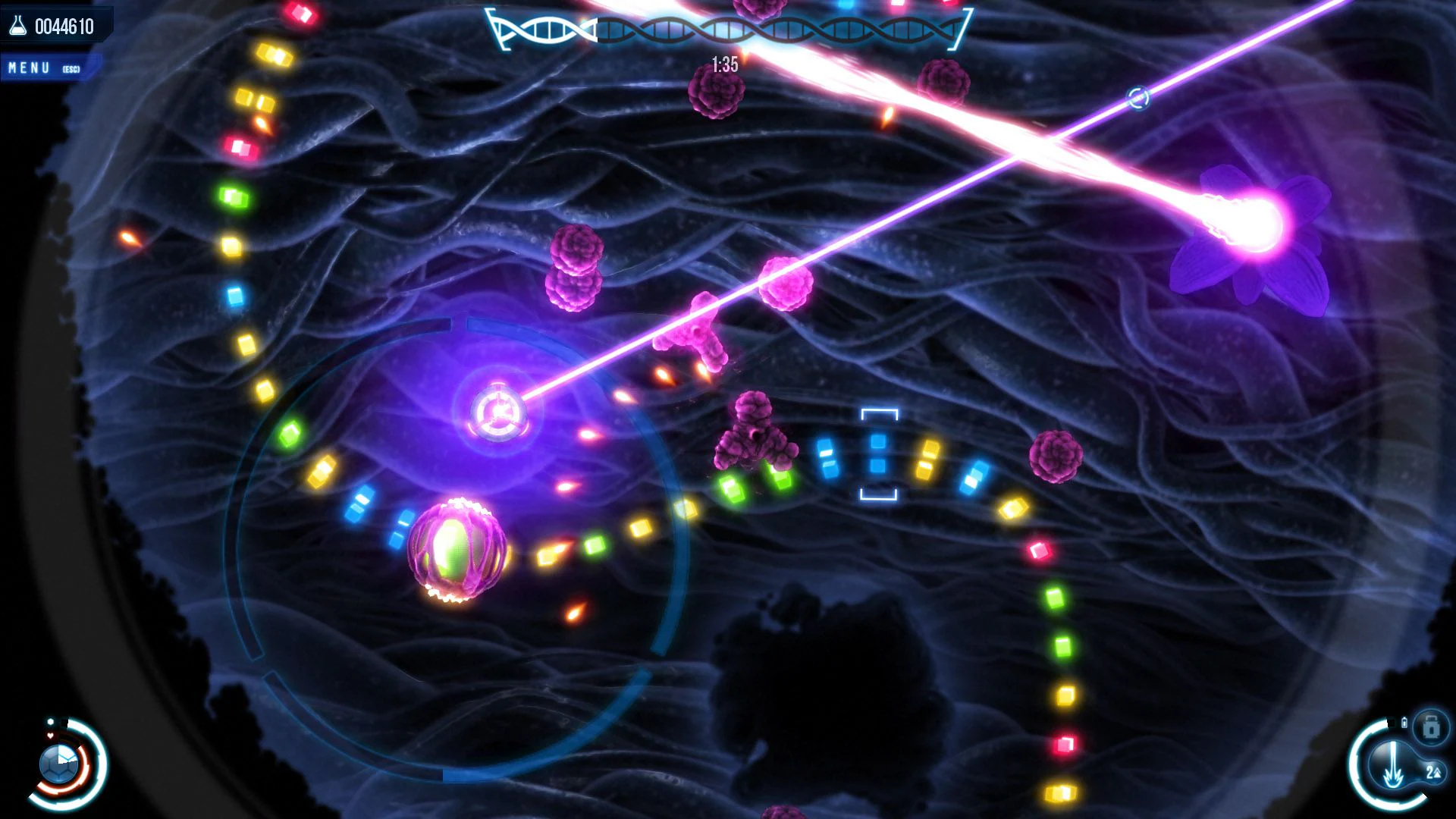
Task: Click the locked padlock ability icon
Action: (1431, 727)
